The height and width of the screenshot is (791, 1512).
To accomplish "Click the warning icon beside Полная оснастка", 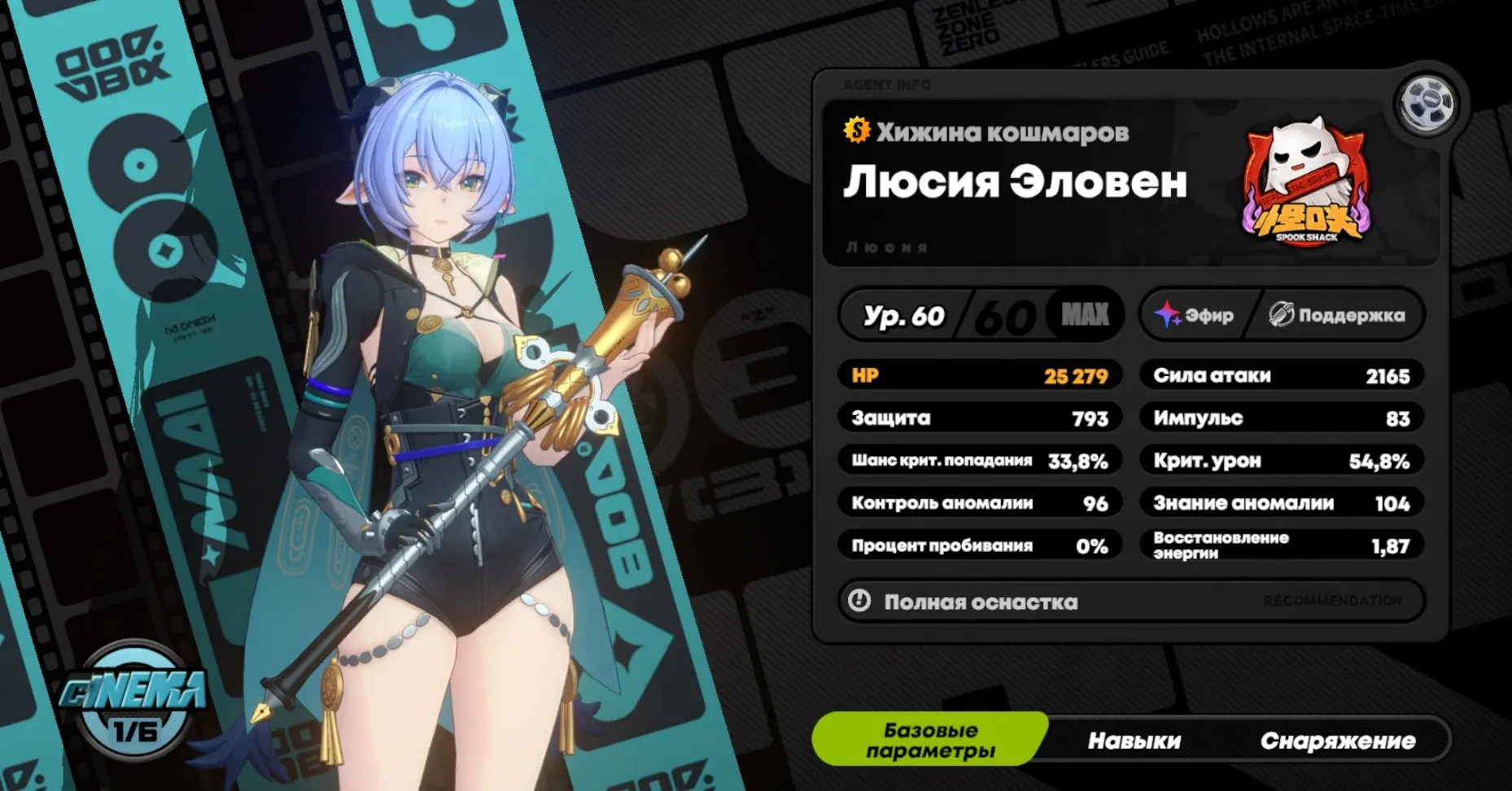I will [x=859, y=602].
